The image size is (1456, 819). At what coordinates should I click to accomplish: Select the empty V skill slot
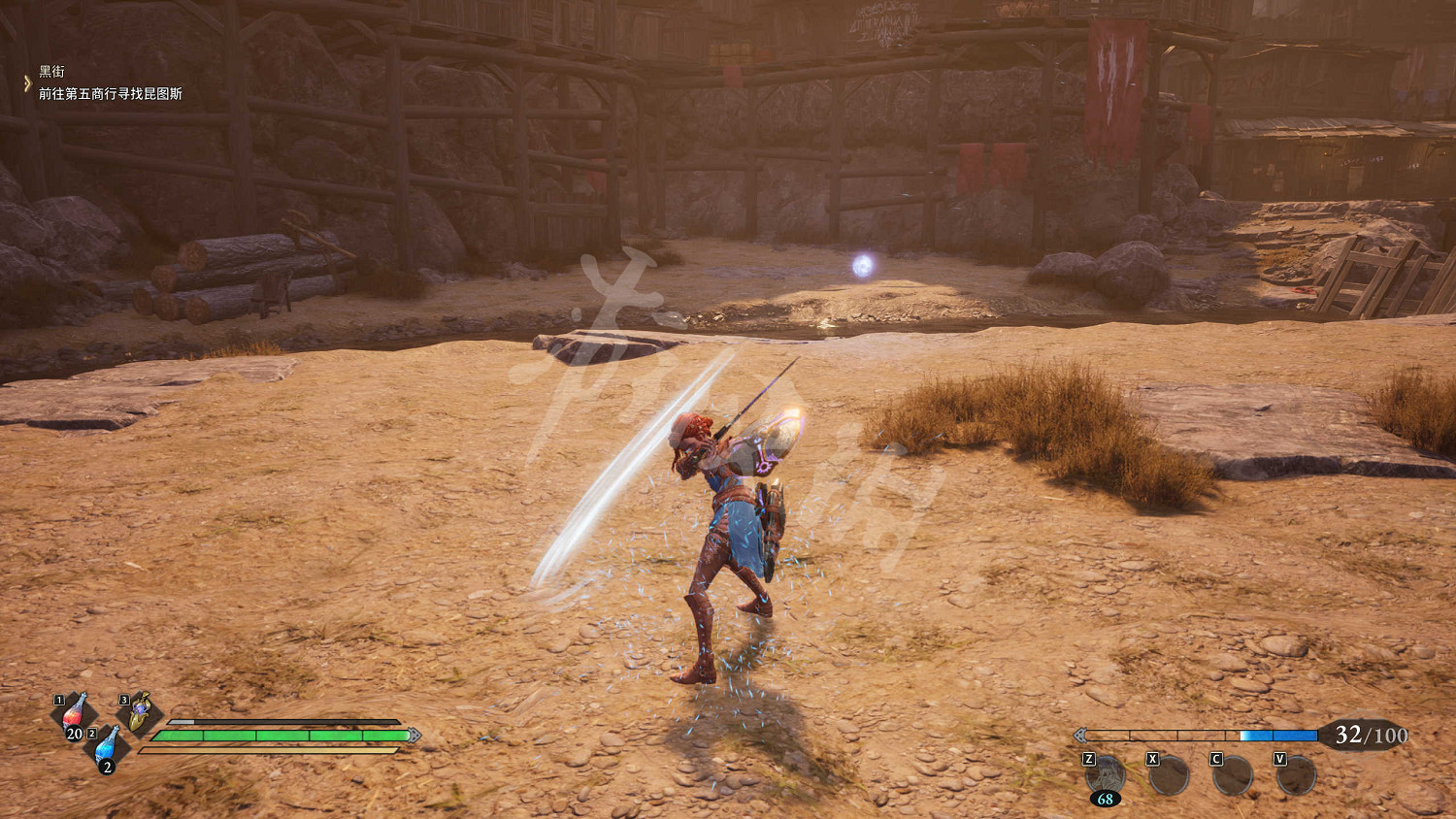tap(1296, 775)
